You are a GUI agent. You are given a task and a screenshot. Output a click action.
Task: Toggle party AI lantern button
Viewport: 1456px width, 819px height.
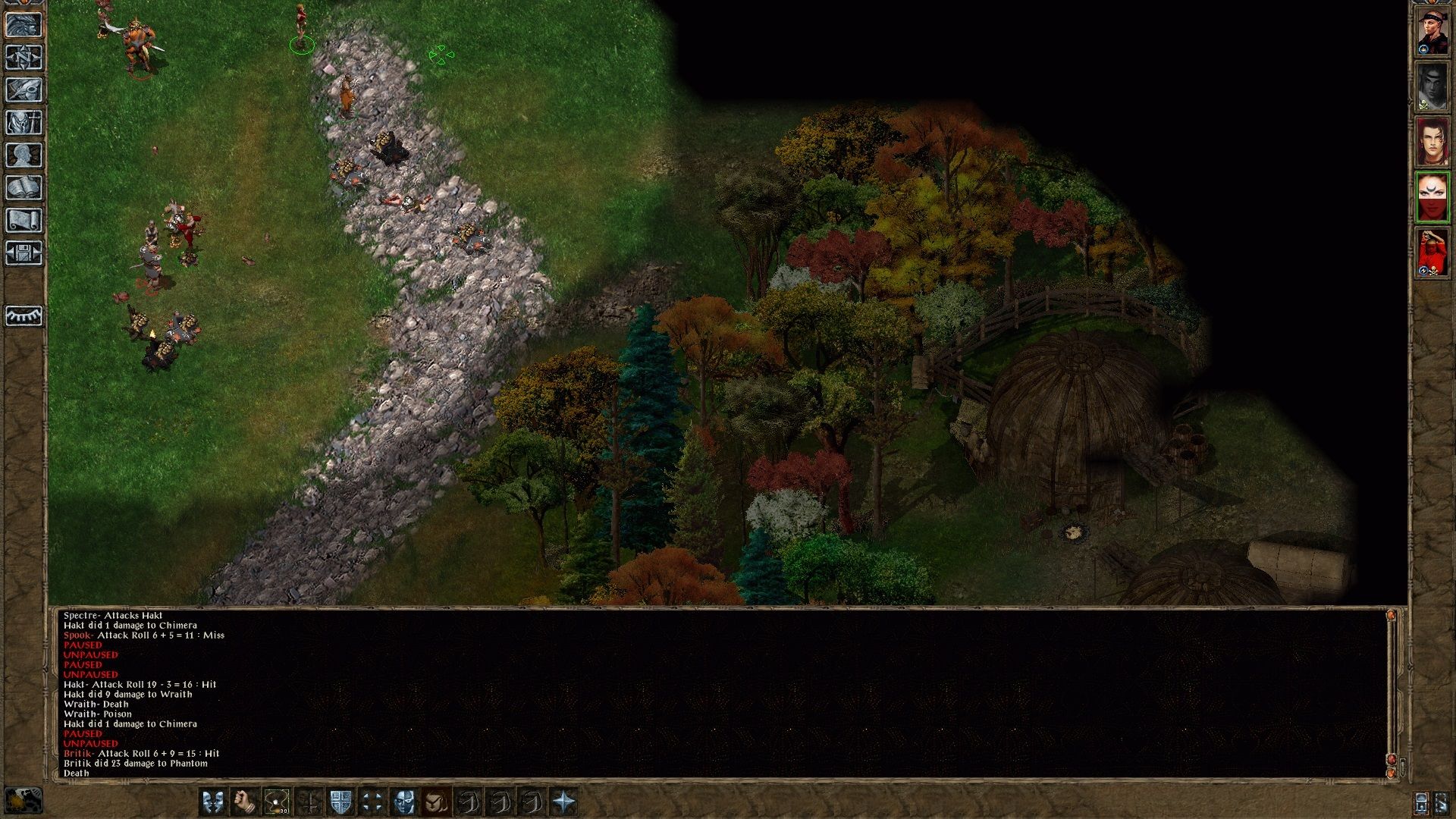(x=1421, y=802)
